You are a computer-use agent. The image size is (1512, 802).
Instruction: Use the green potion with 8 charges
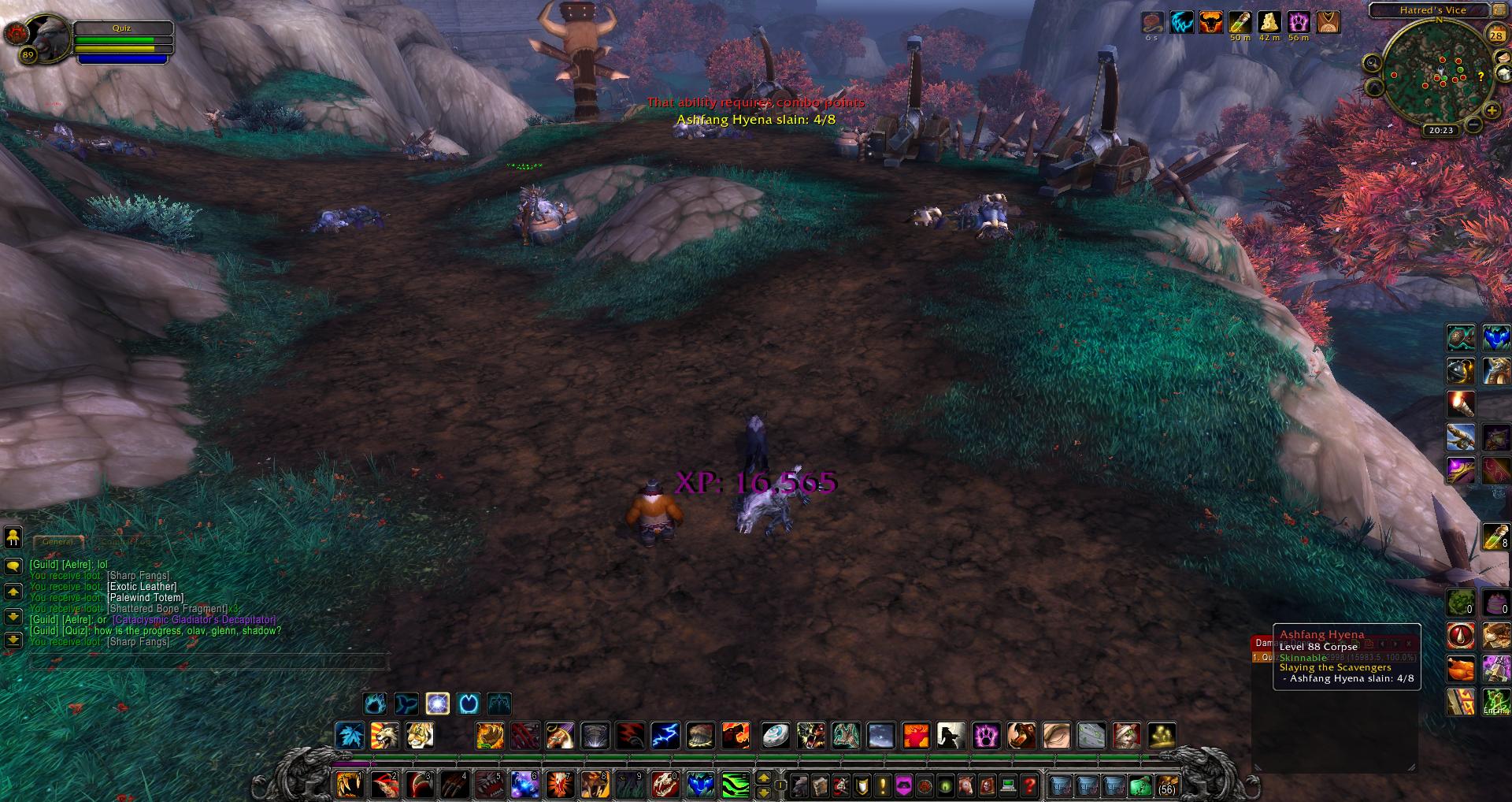click(1496, 537)
